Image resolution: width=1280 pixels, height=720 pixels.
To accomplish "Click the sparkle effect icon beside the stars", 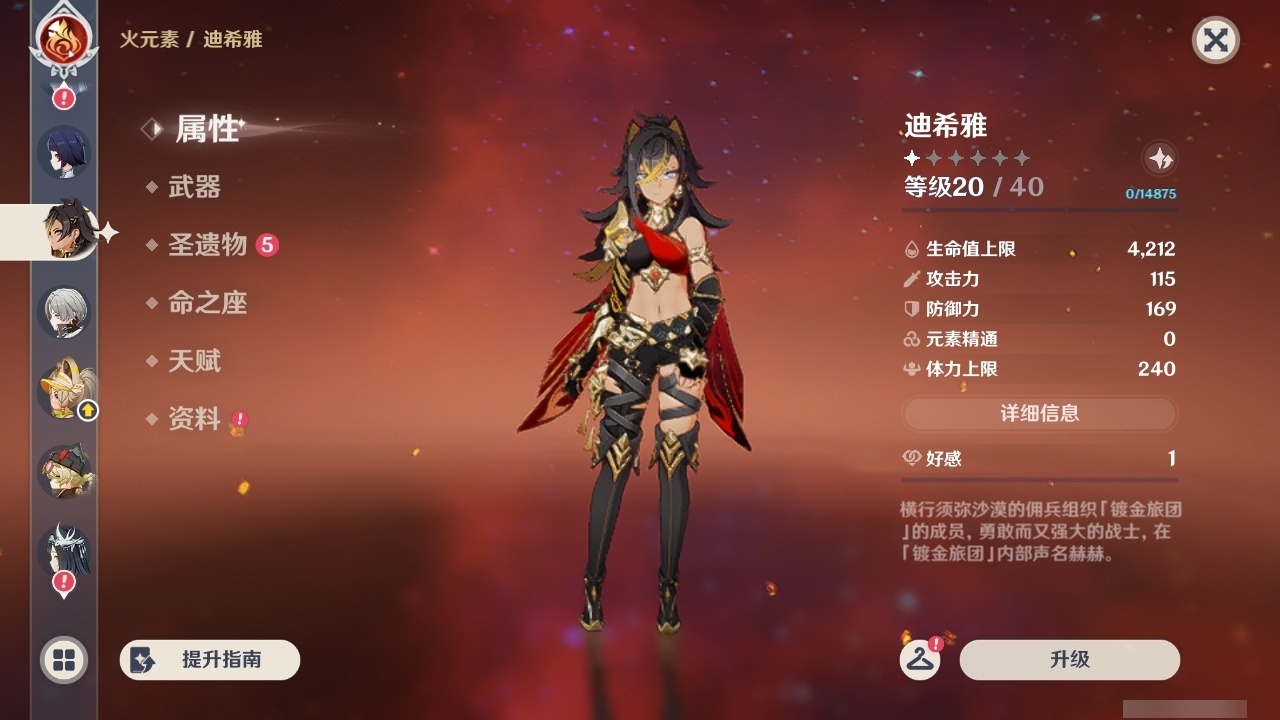I will click(x=1160, y=158).
